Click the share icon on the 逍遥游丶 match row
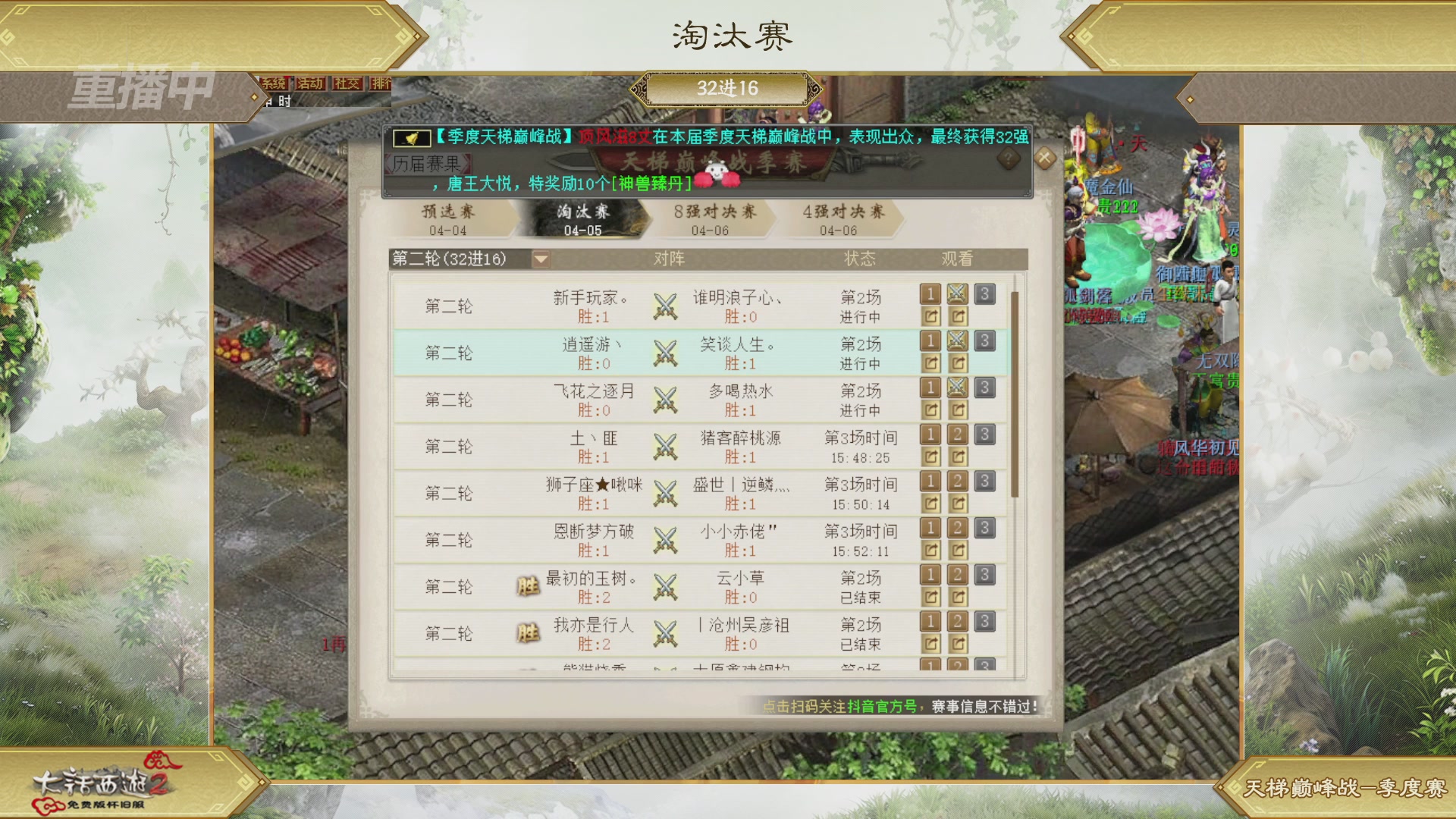The width and height of the screenshot is (1456, 819). [x=930, y=362]
